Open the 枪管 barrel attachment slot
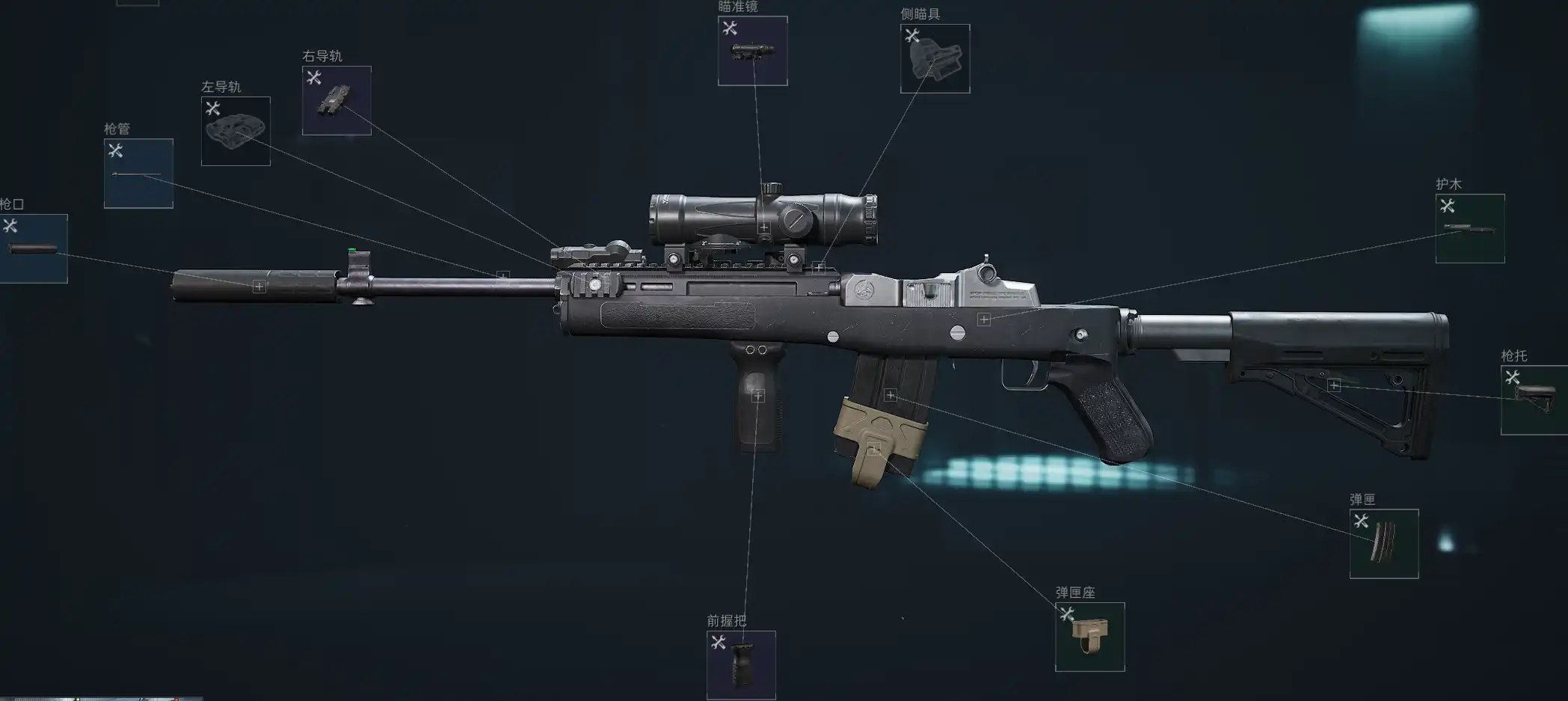 138,174
